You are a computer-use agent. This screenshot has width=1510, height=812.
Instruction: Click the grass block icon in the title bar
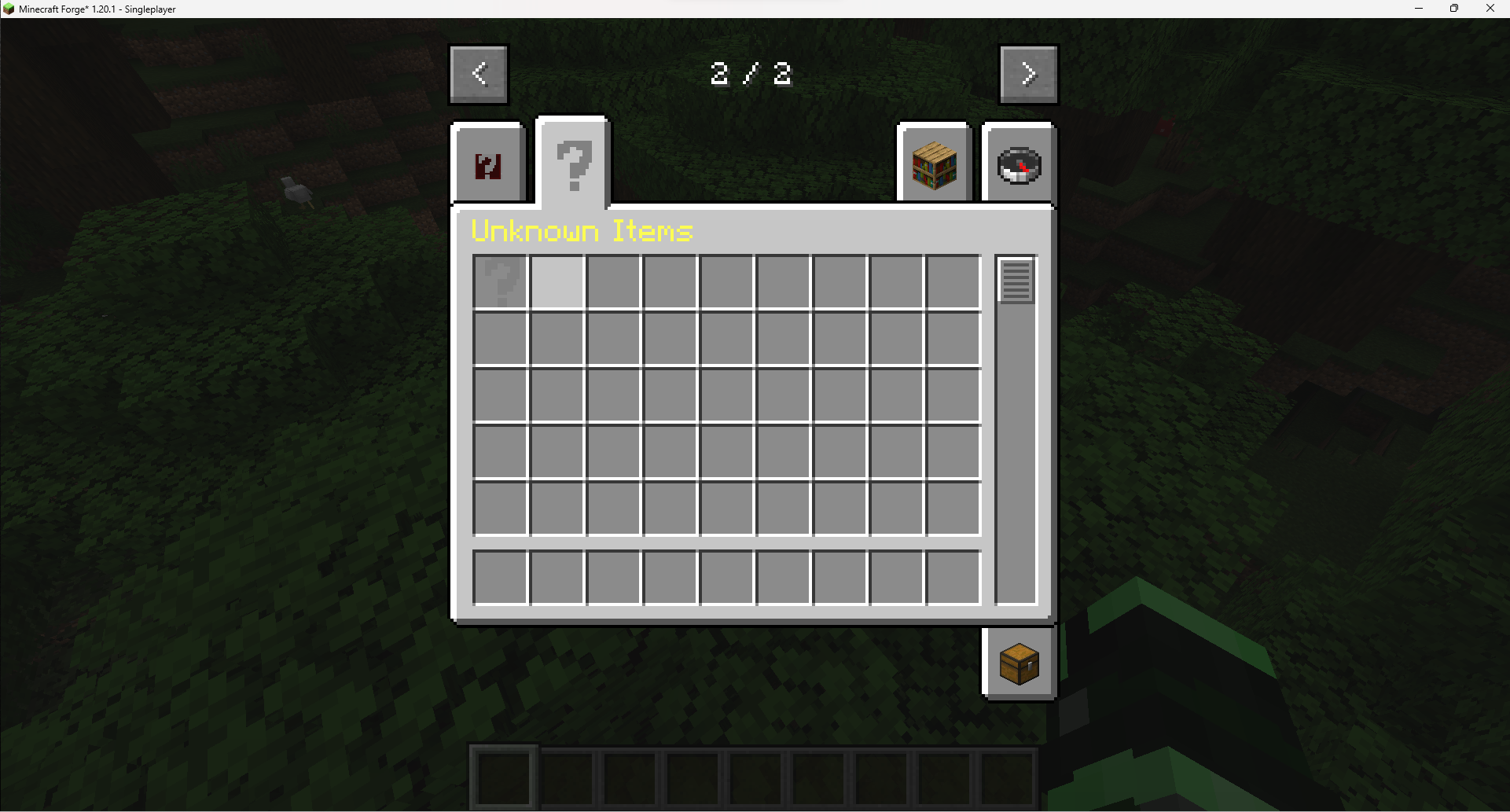click(8, 9)
